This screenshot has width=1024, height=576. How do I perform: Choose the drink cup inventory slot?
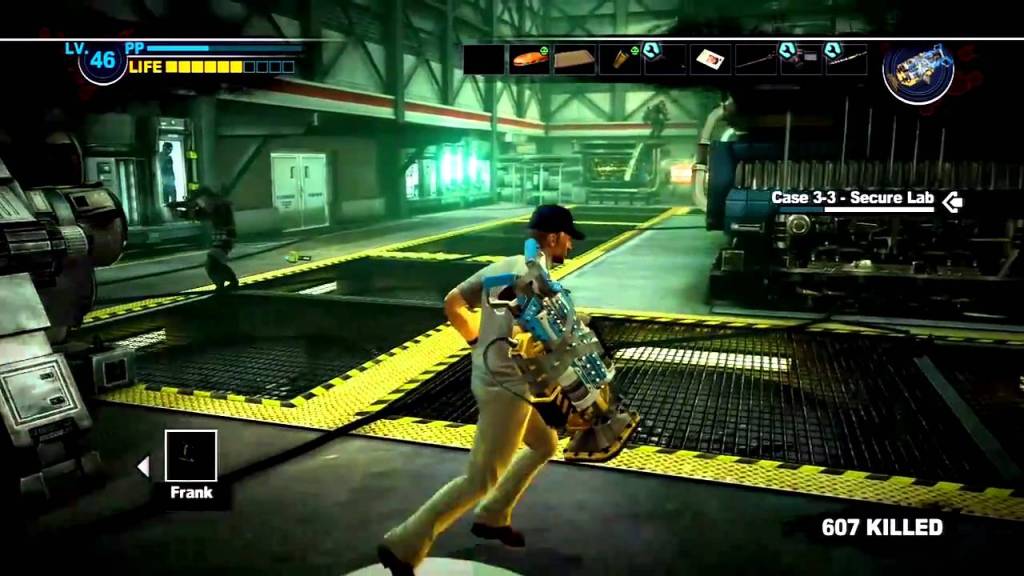(x=620, y=60)
